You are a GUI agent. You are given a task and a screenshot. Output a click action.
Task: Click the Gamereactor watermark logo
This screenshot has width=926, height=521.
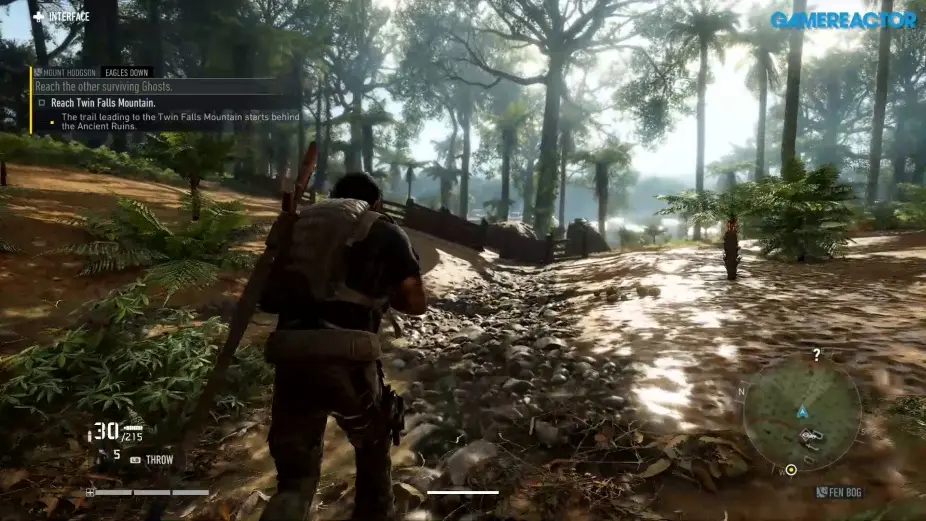pyautogui.click(x=843, y=19)
